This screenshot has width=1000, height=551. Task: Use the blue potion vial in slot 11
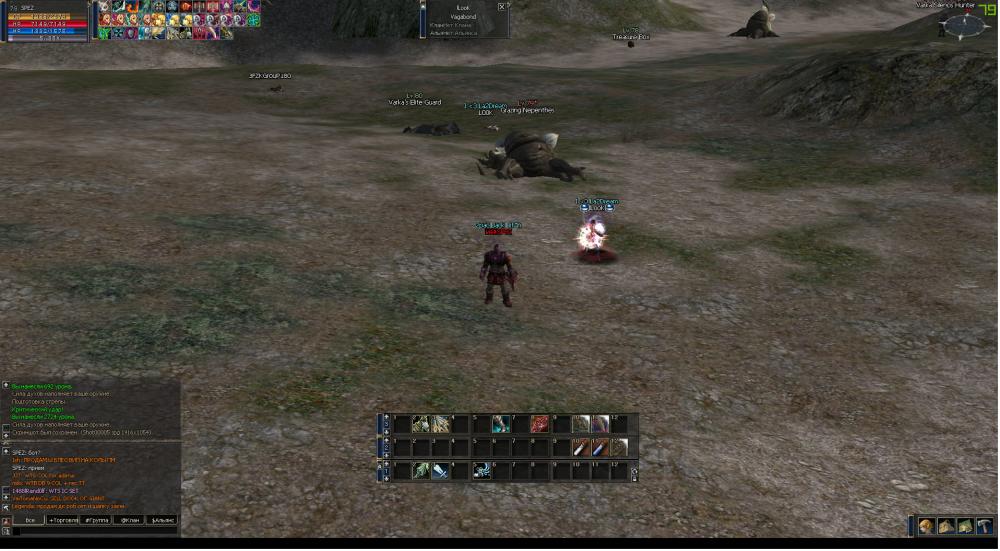pyautogui.click(x=600, y=447)
